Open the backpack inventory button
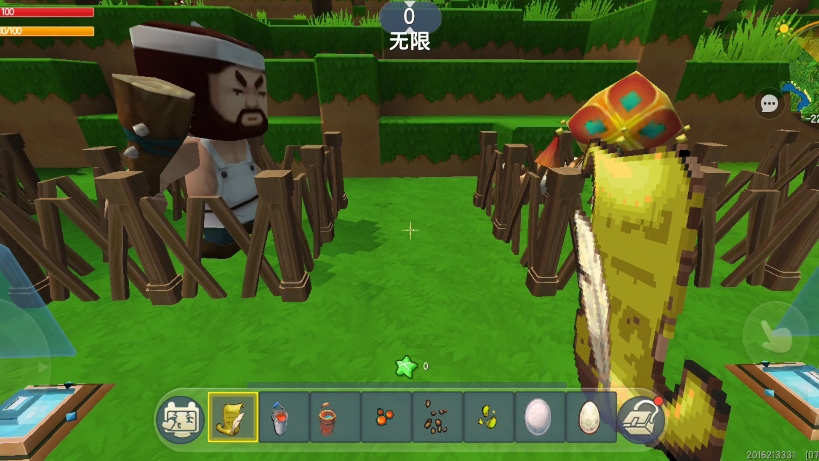The height and width of the screenshot is (461, 819). click(641, 418)
